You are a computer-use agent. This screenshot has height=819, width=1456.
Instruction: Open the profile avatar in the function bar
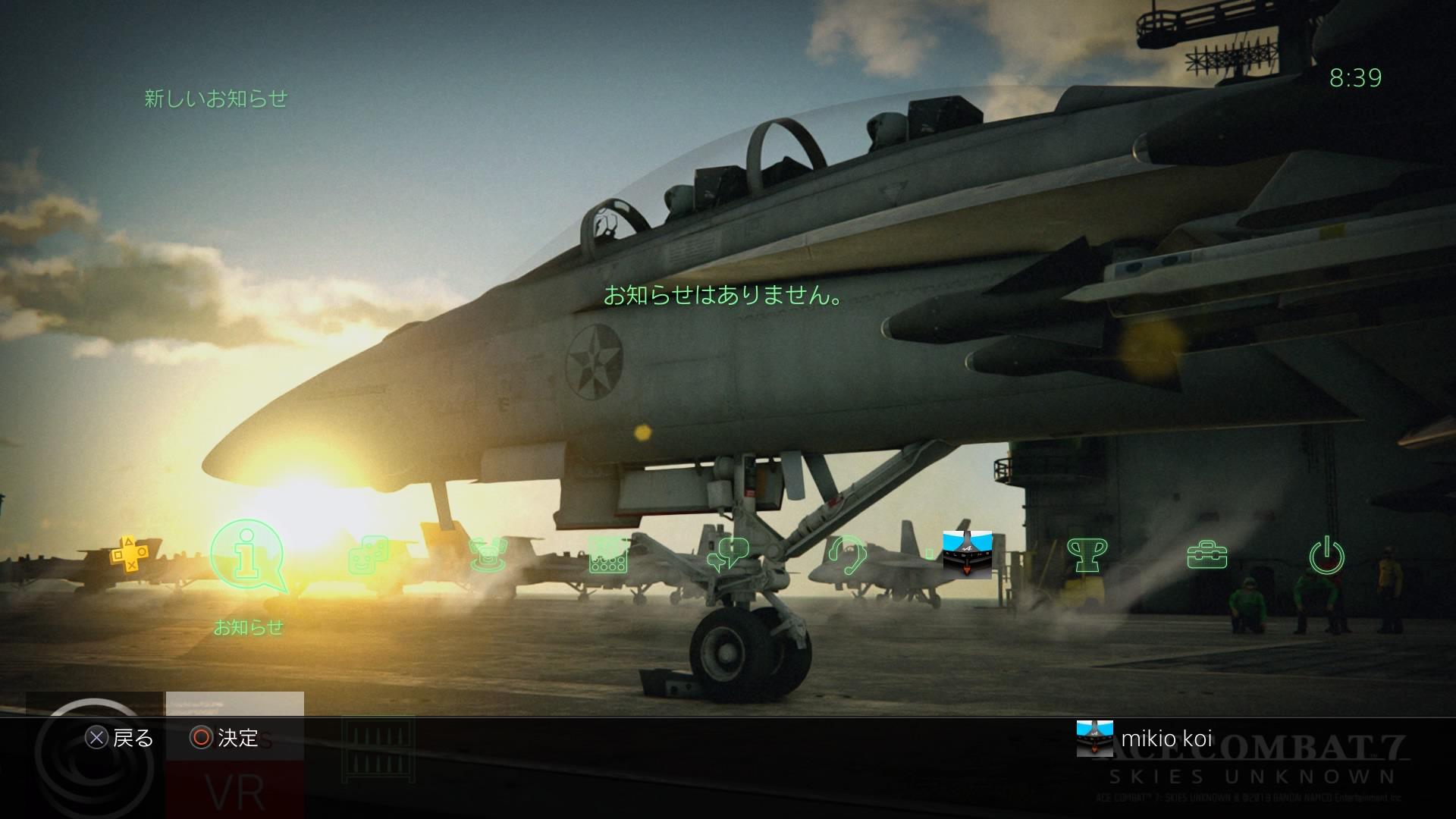967,554
